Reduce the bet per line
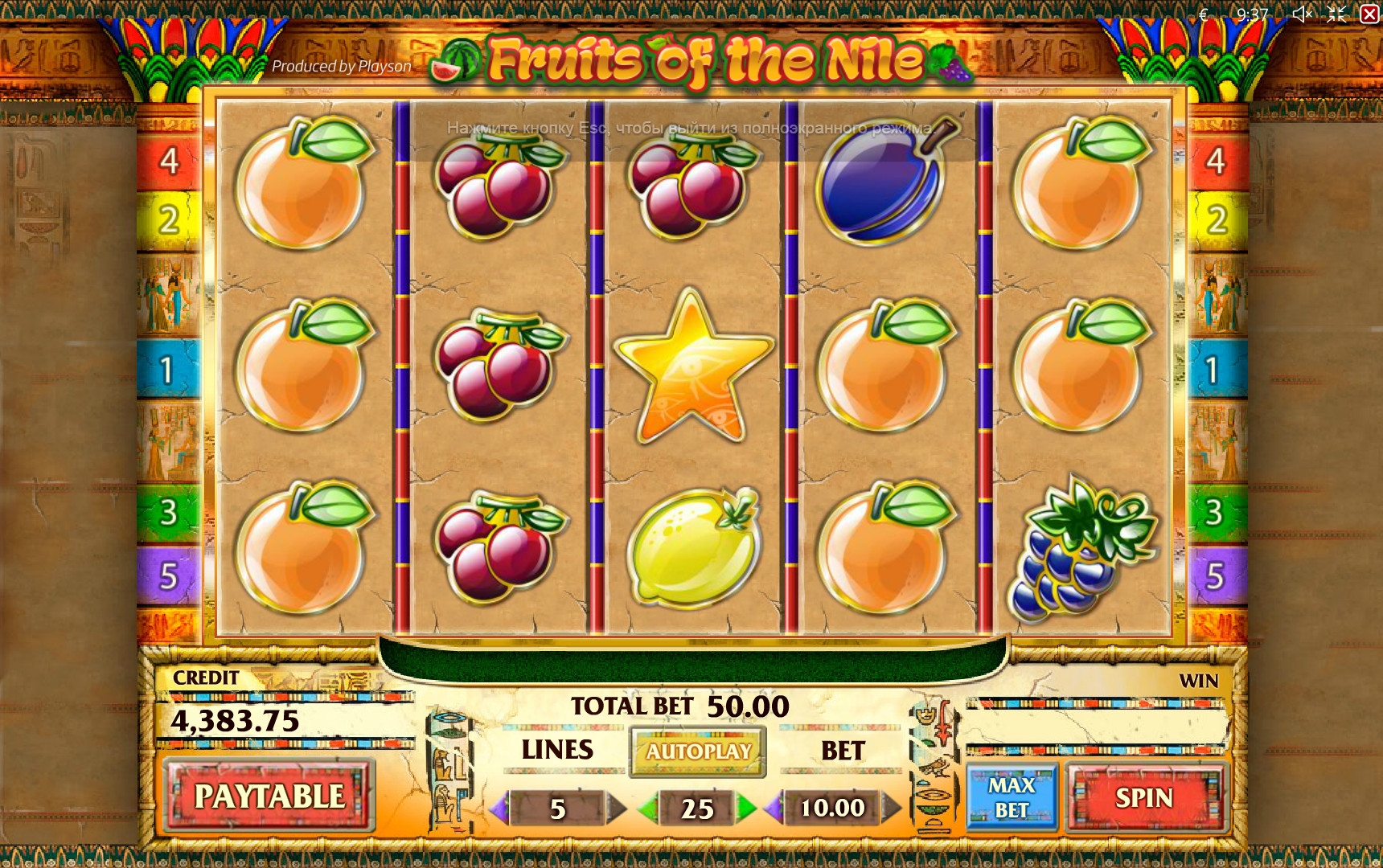This screenshot has height=868, width=1383. coord(774,808)
